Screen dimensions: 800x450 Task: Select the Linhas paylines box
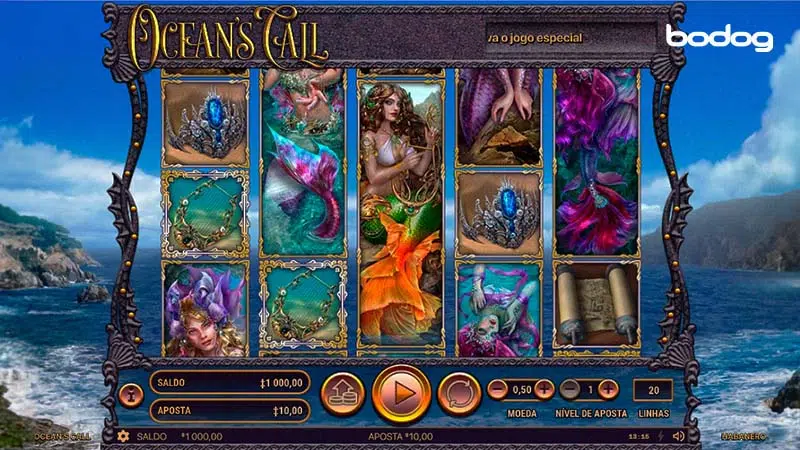pyautogui.click(x=653, y=390)
